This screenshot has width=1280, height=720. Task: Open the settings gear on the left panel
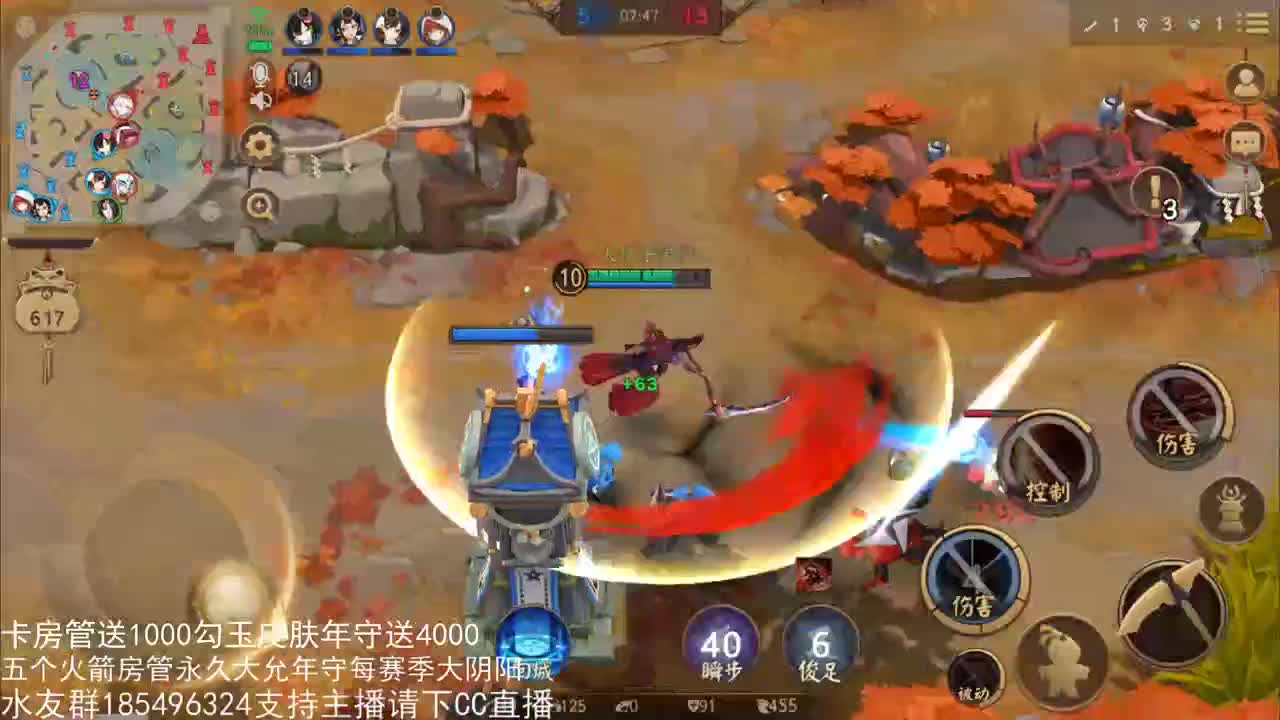[260, 146]
